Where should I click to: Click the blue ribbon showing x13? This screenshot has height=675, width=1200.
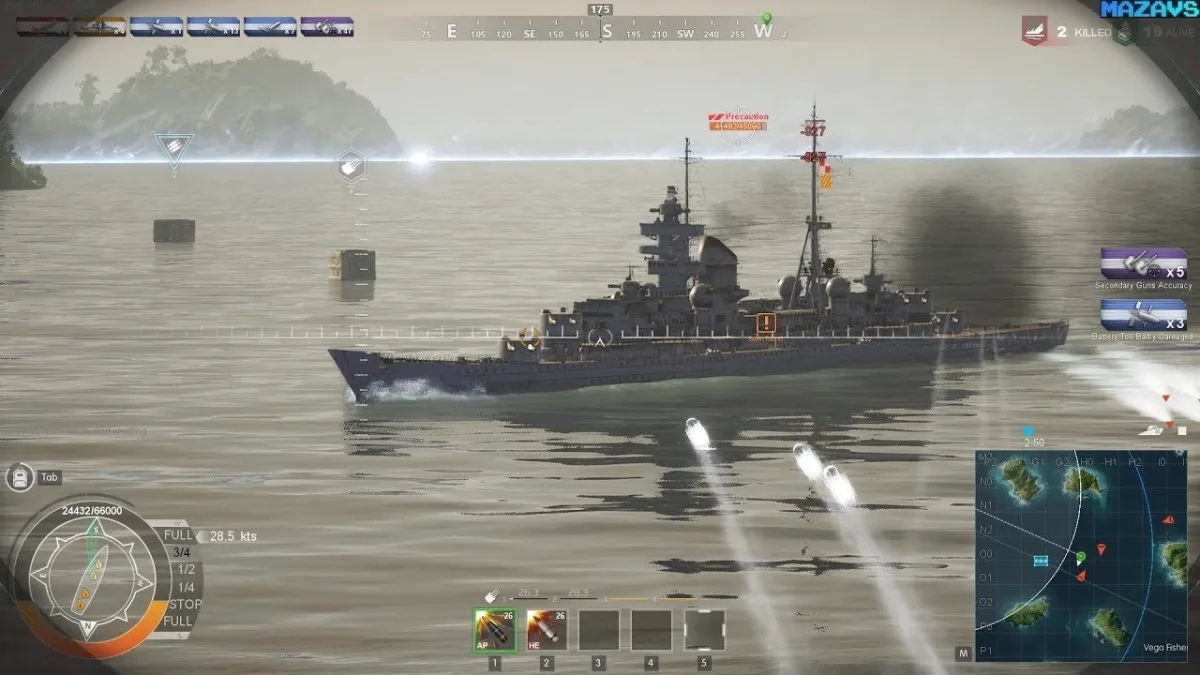click(213, 27)
